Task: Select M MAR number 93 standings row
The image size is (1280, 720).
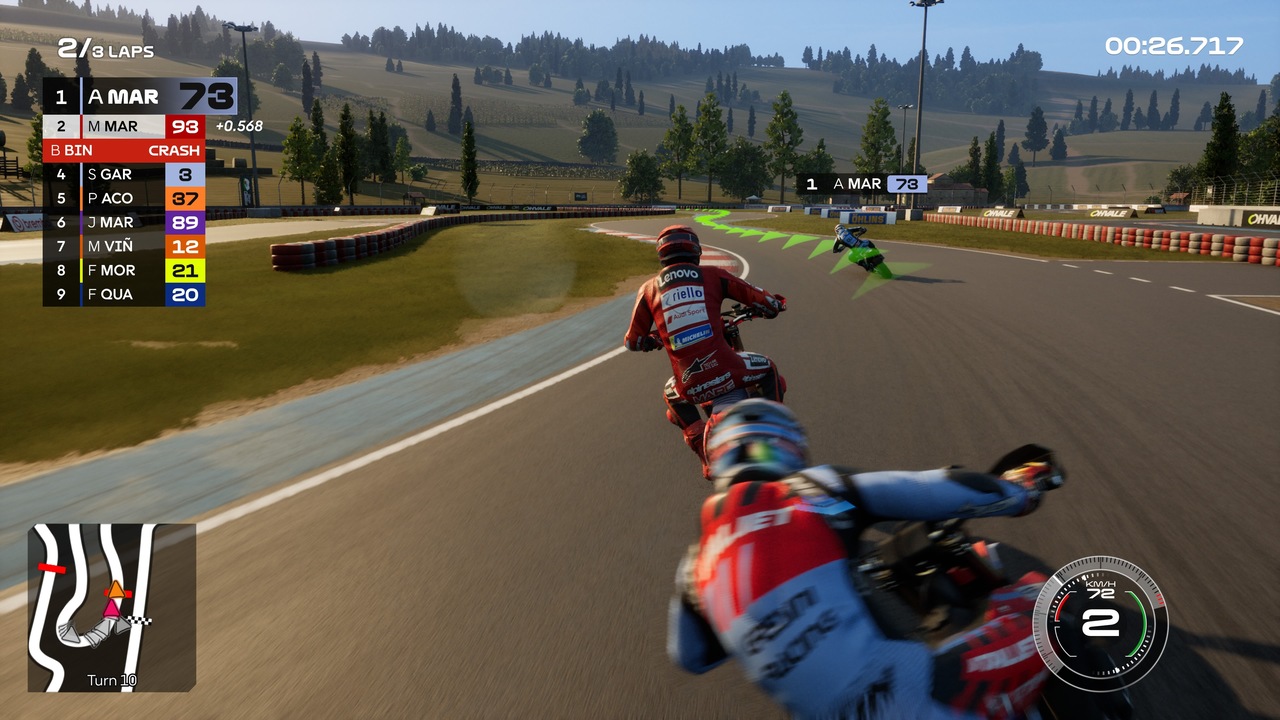Action: 124,127
